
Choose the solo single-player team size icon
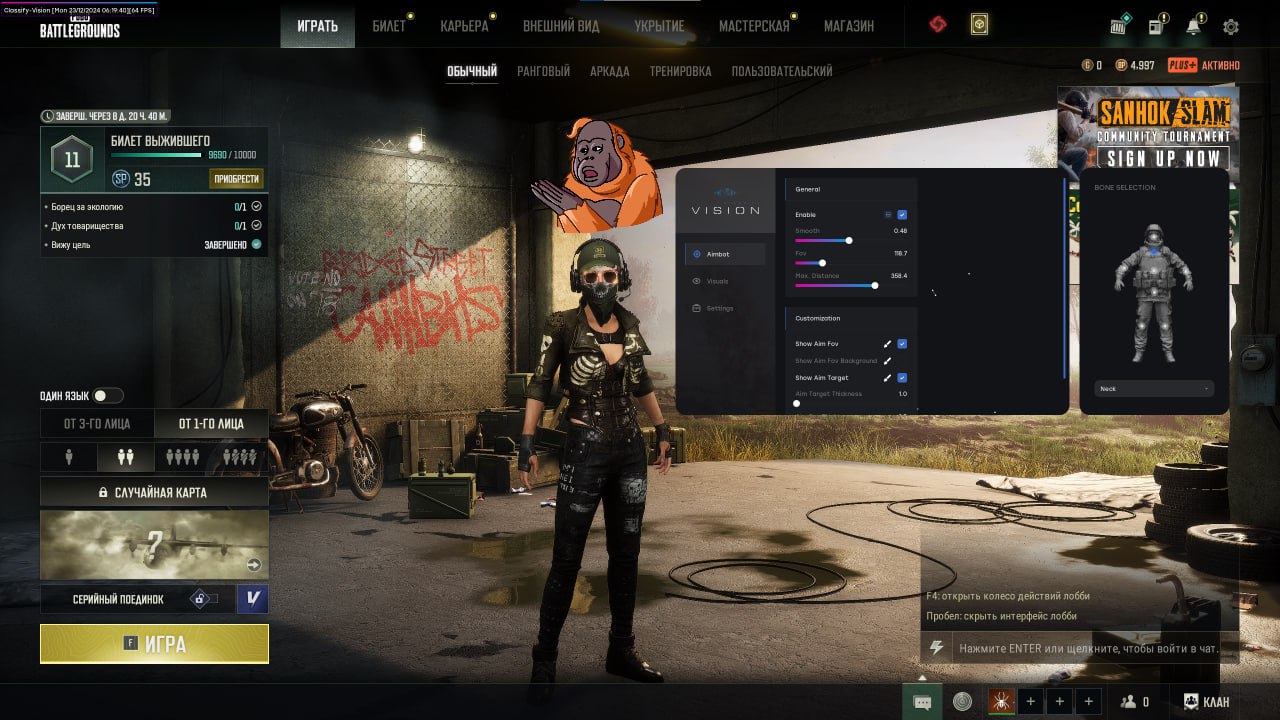[x=69, y=457]
